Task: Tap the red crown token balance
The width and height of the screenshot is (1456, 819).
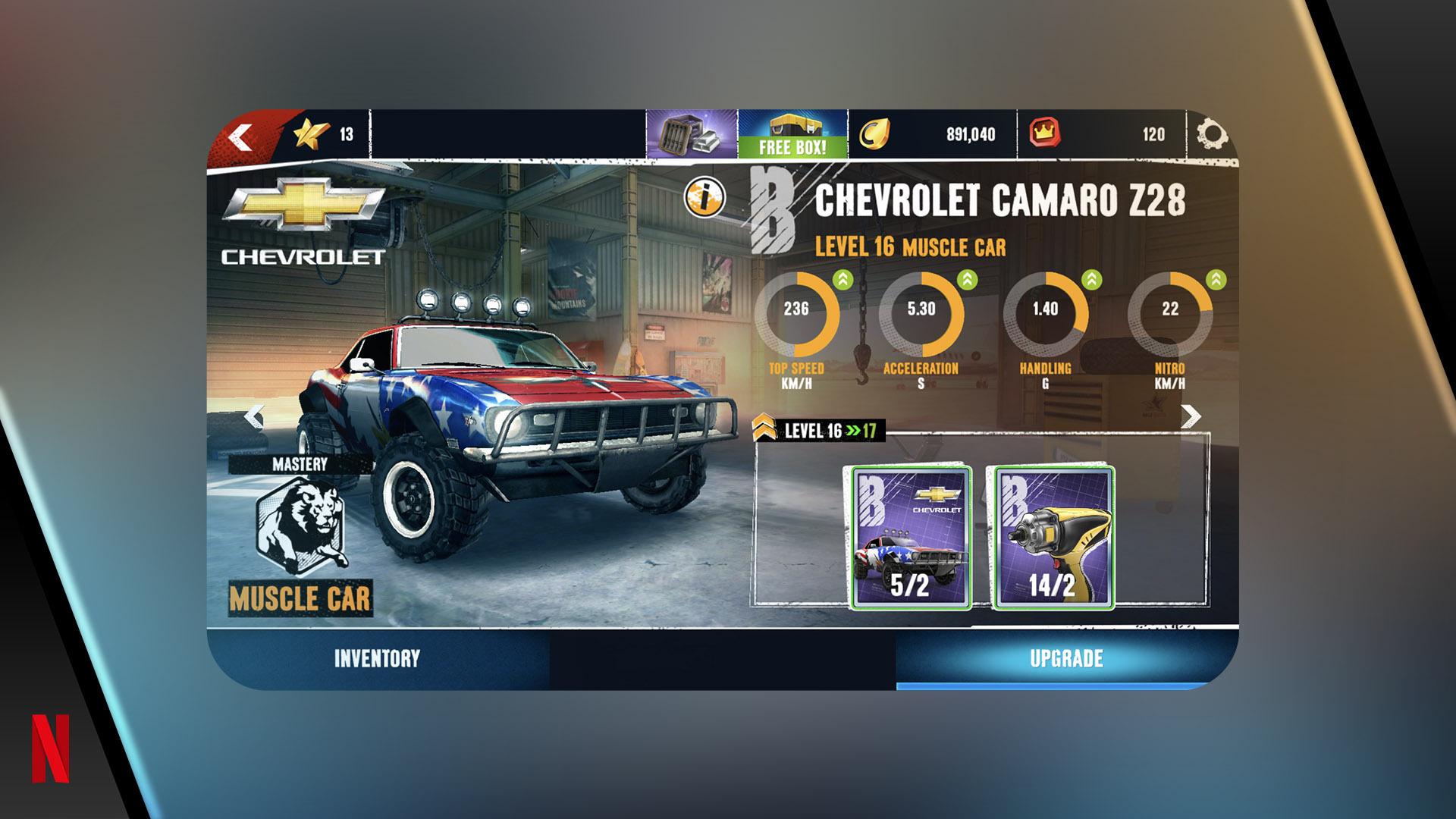Action: pos(1100,135)
